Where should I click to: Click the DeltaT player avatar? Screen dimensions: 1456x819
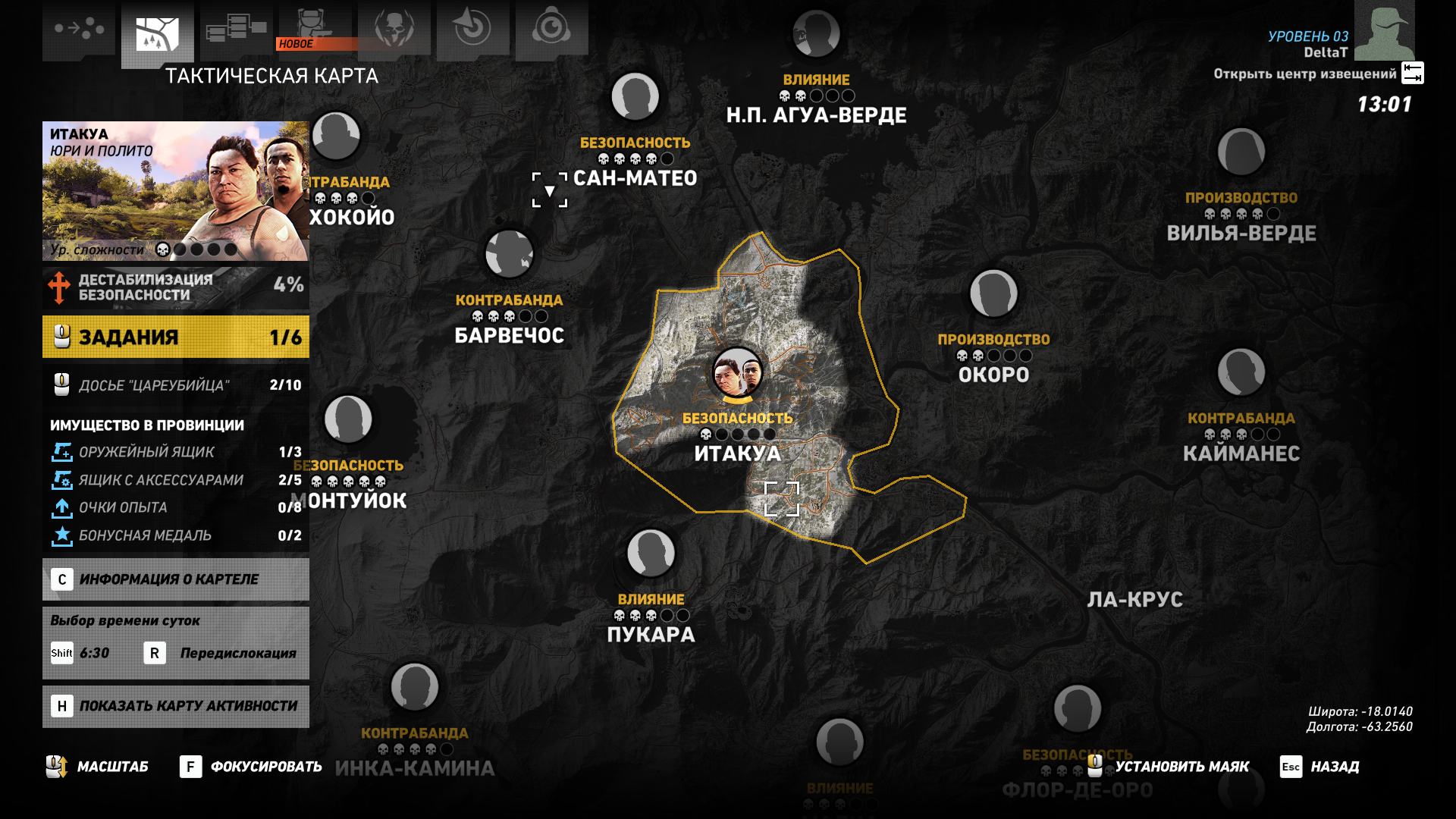[x=1385, y=30]
